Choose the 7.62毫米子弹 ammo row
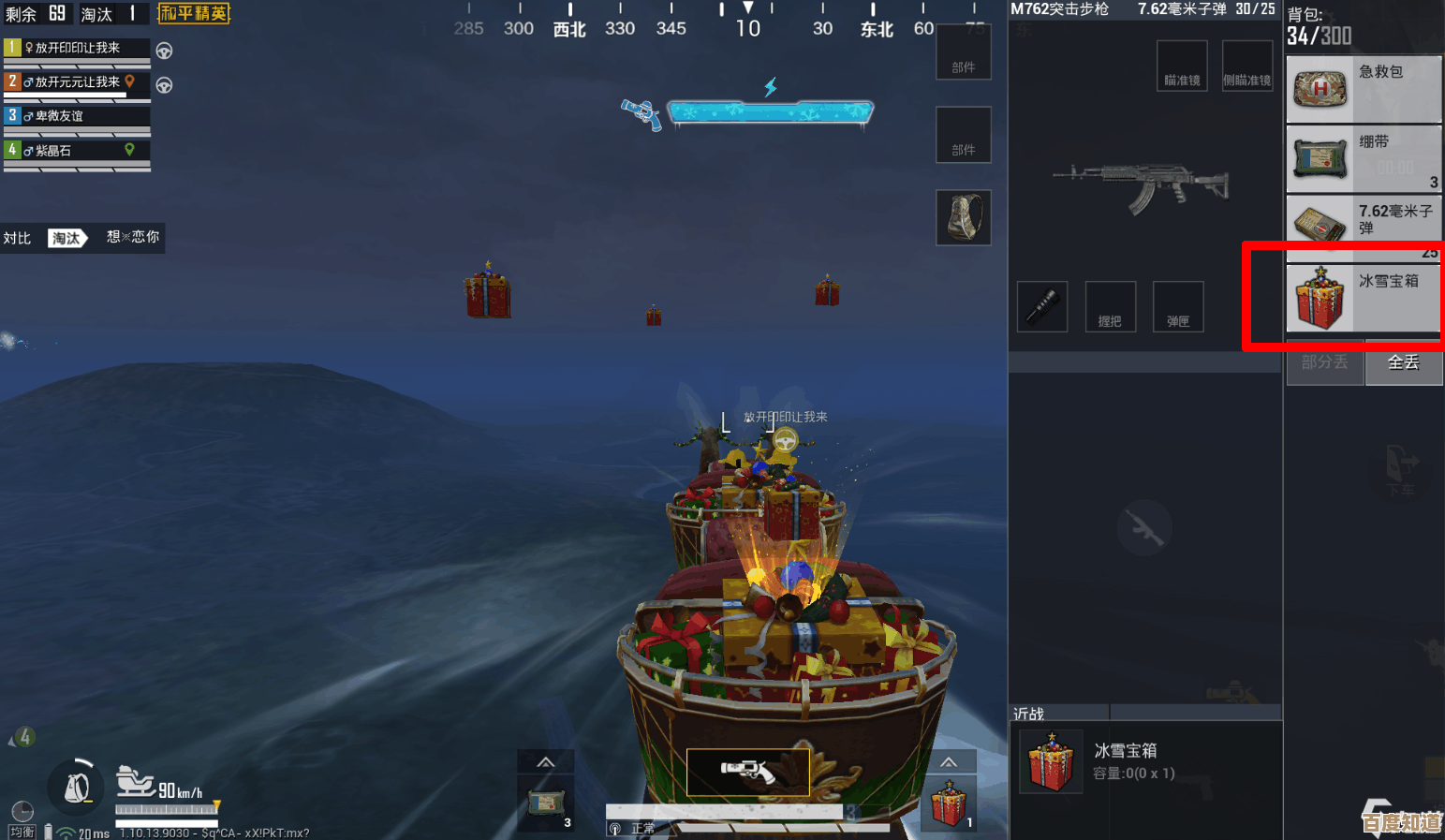This screenshot has height=840, width=1445. (x=1363, y=225)
